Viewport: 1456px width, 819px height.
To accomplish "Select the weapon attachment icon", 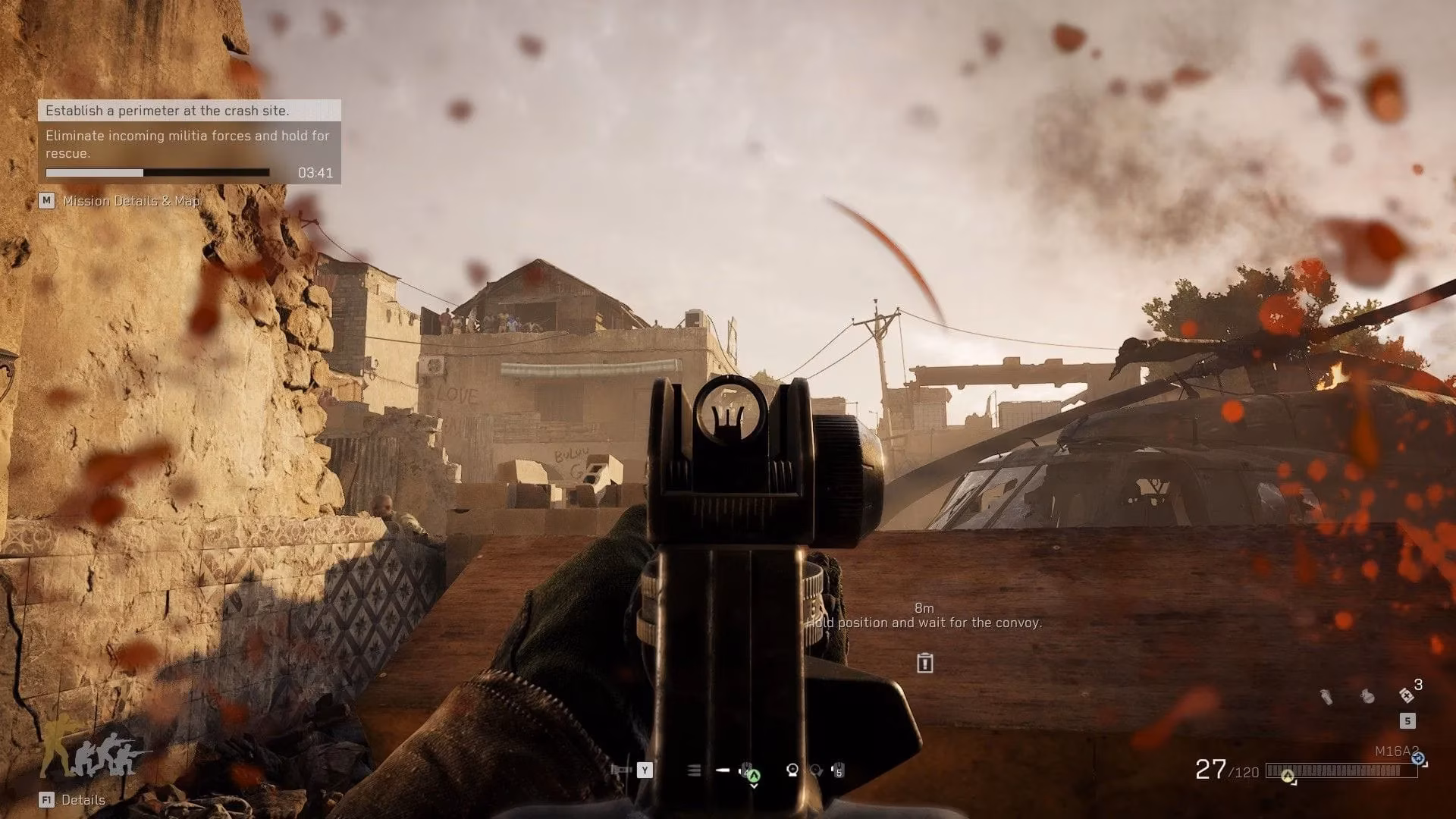I will point(621,770).
